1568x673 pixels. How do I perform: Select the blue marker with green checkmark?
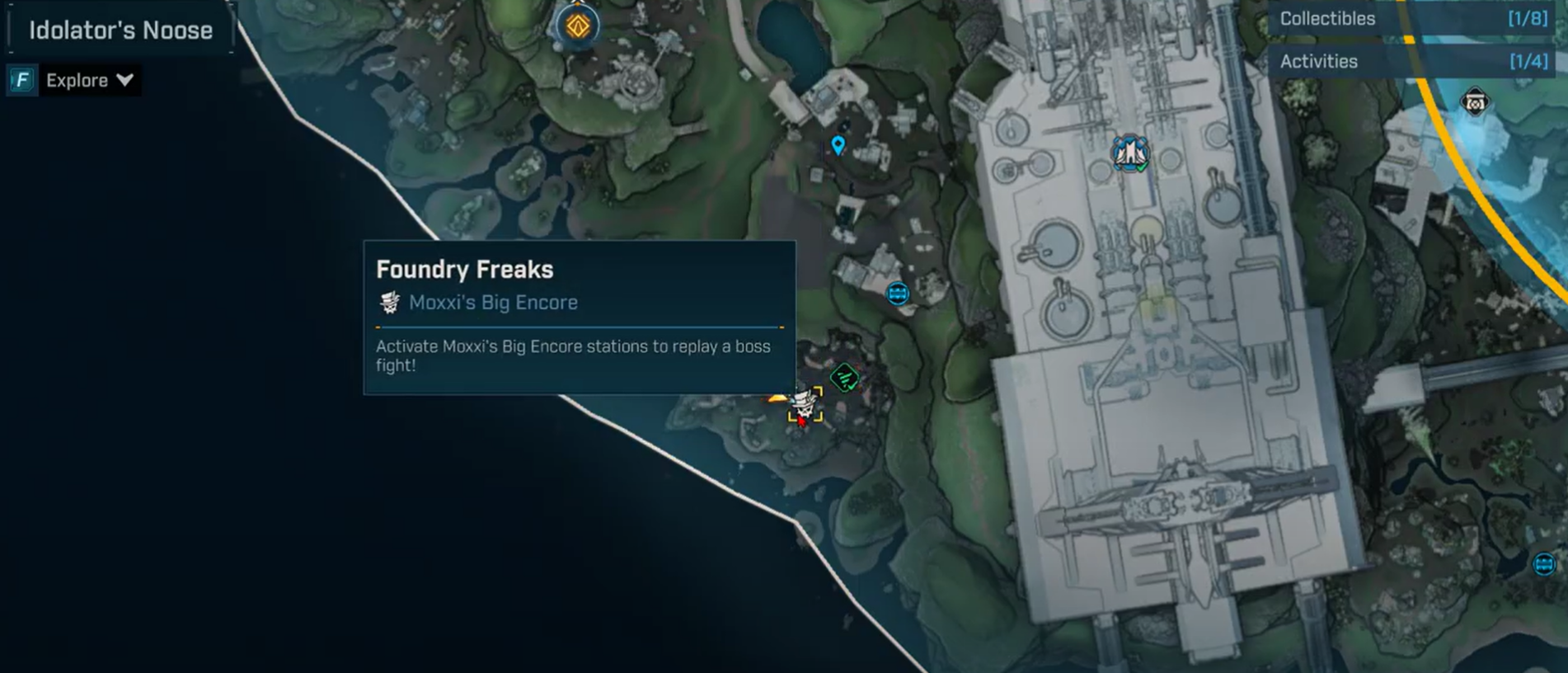click(x=1129, y=153)
